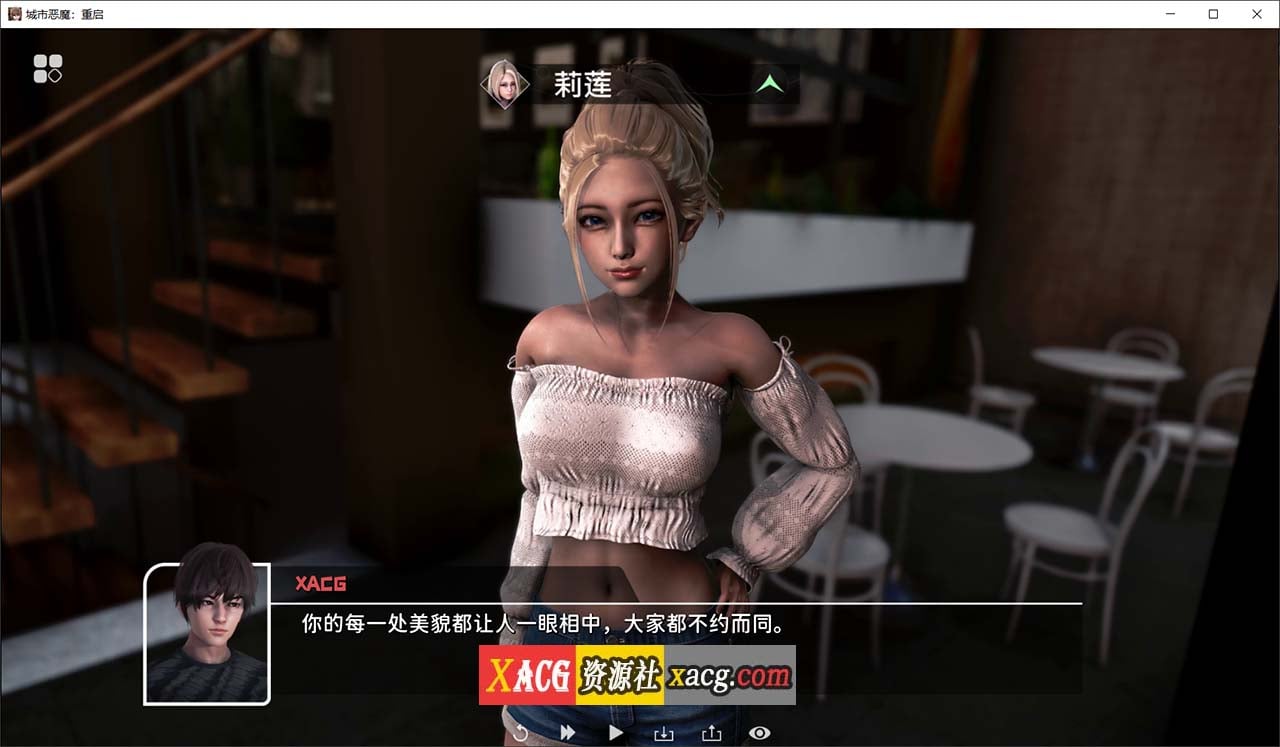The height and width of the screenshot is (747, 1280).
Task: Open the 莉莲 character nameplate banner
Action: click(x=620, y=84)
